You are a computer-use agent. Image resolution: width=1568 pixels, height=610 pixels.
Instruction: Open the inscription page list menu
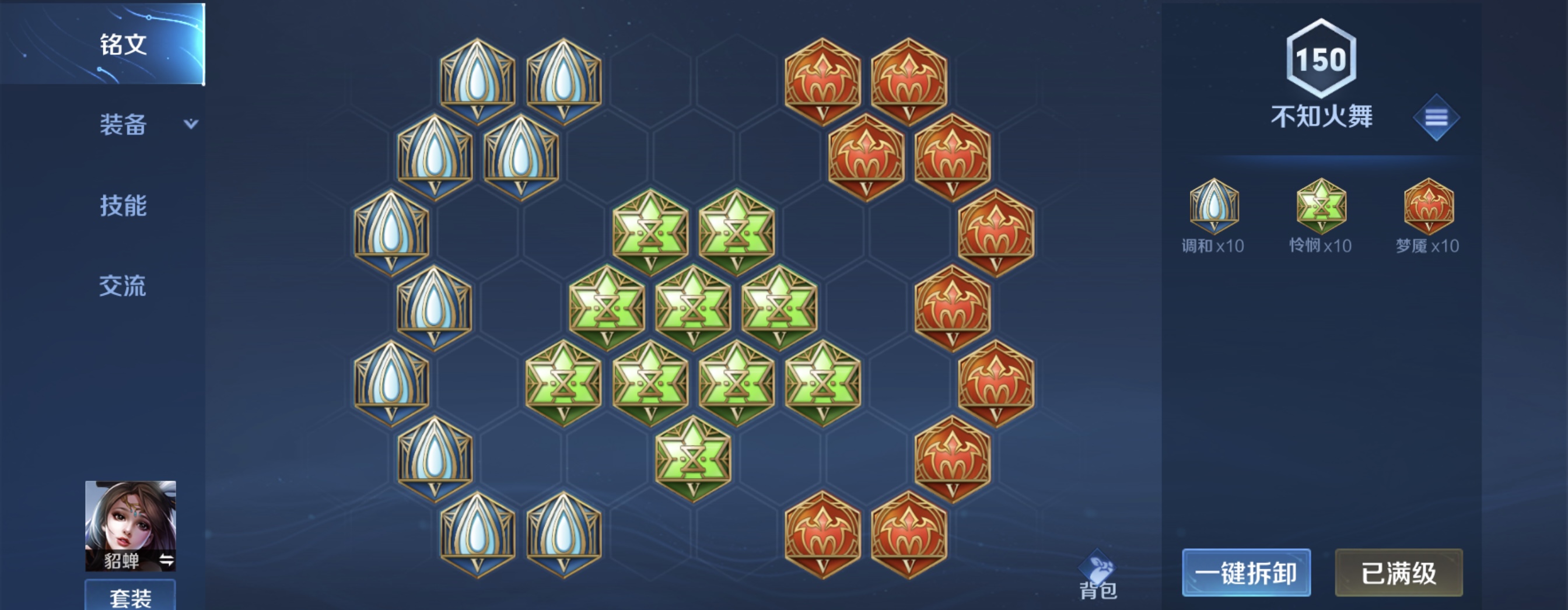coord(1436,117)
